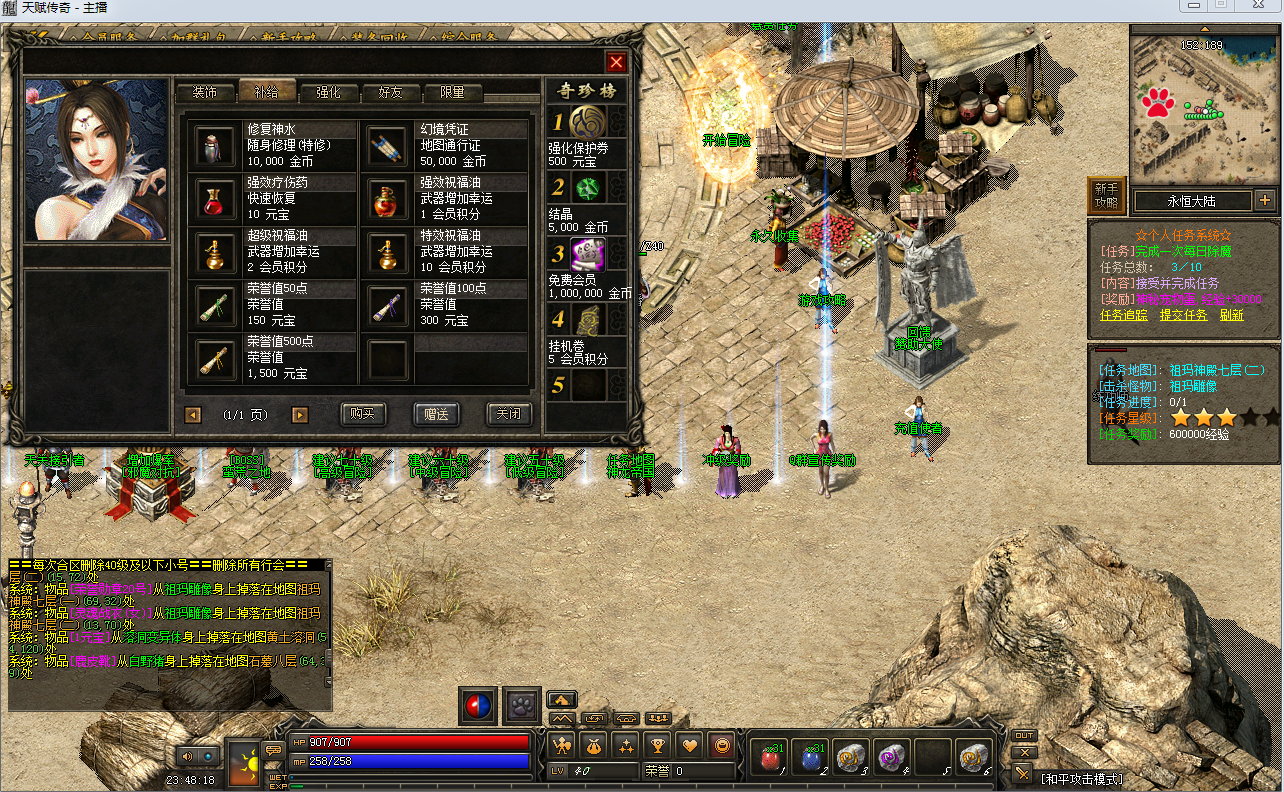1284x792 pixels.
Task: Switch to the 装饰 shop tab
Action: [205, 92]
